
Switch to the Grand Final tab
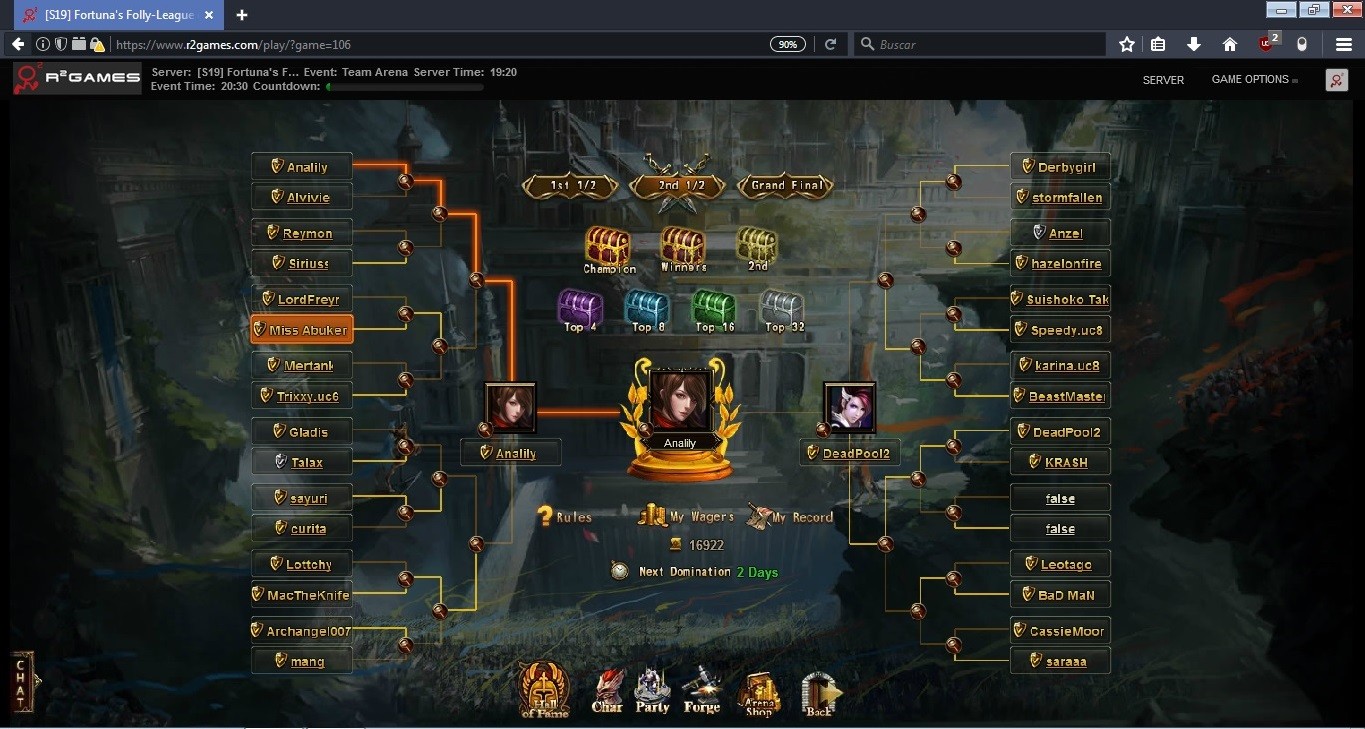click(787, 185)
